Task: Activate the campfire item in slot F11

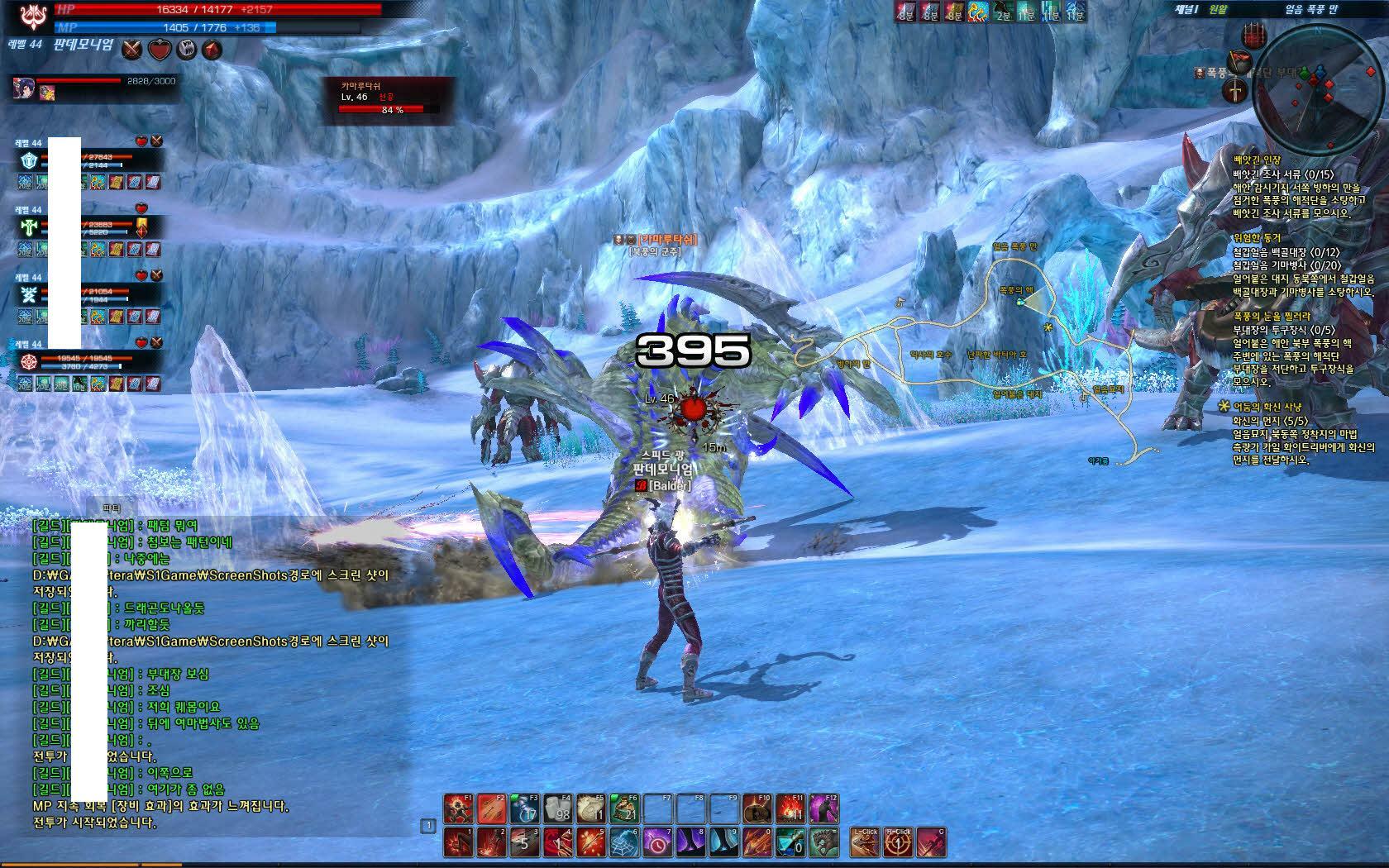Action: tap(791, 808)
